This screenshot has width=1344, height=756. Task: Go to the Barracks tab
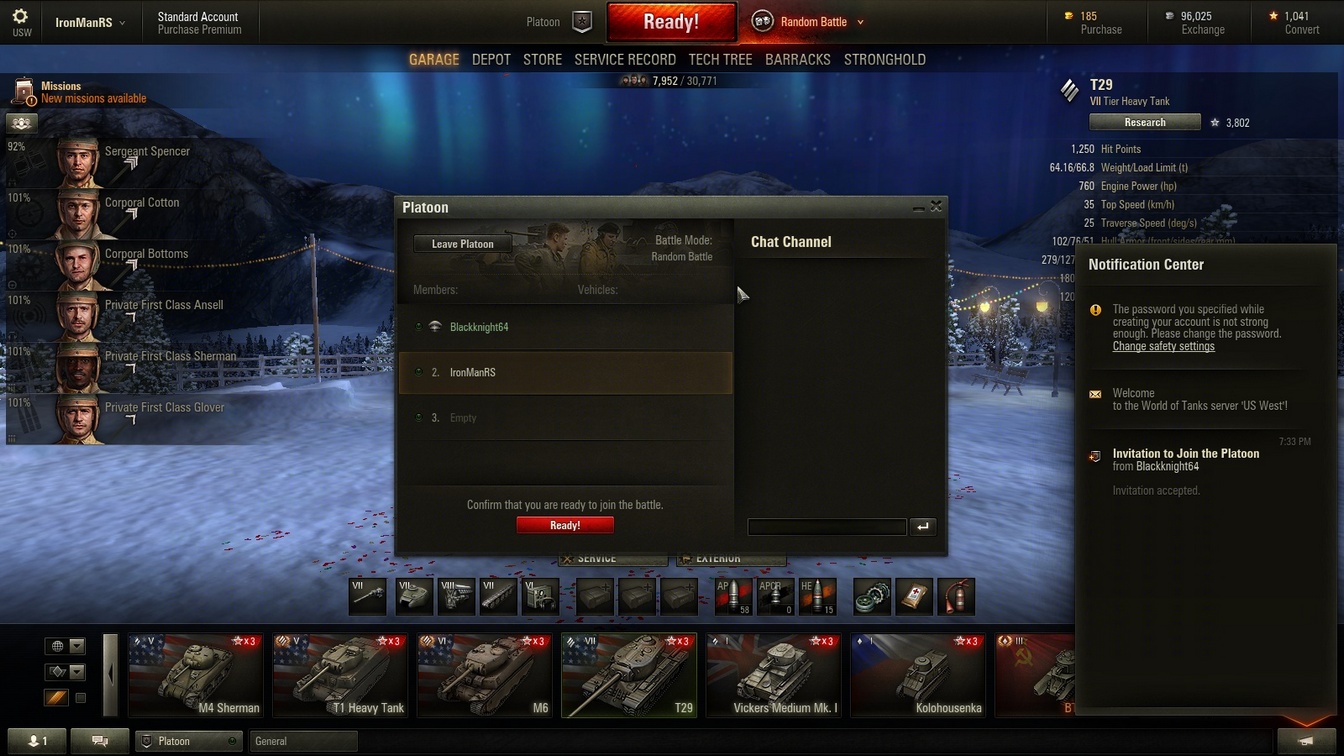point(797,60)
